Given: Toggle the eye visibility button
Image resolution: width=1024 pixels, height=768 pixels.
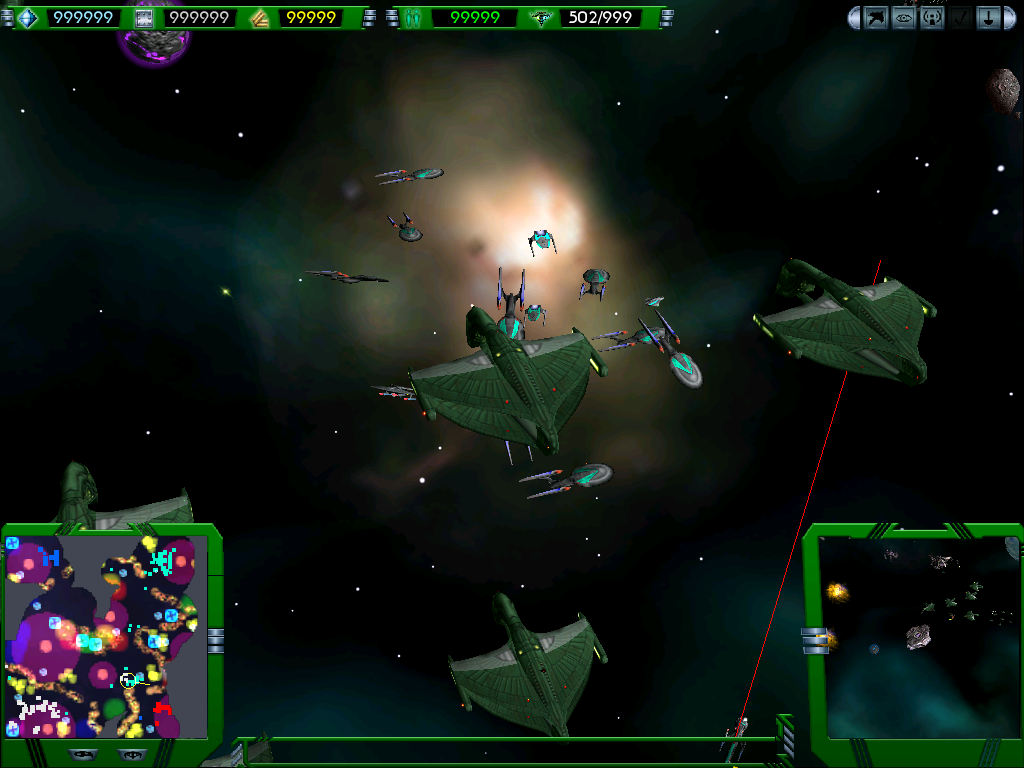Looking at the screenshot, I should [904, 18].
